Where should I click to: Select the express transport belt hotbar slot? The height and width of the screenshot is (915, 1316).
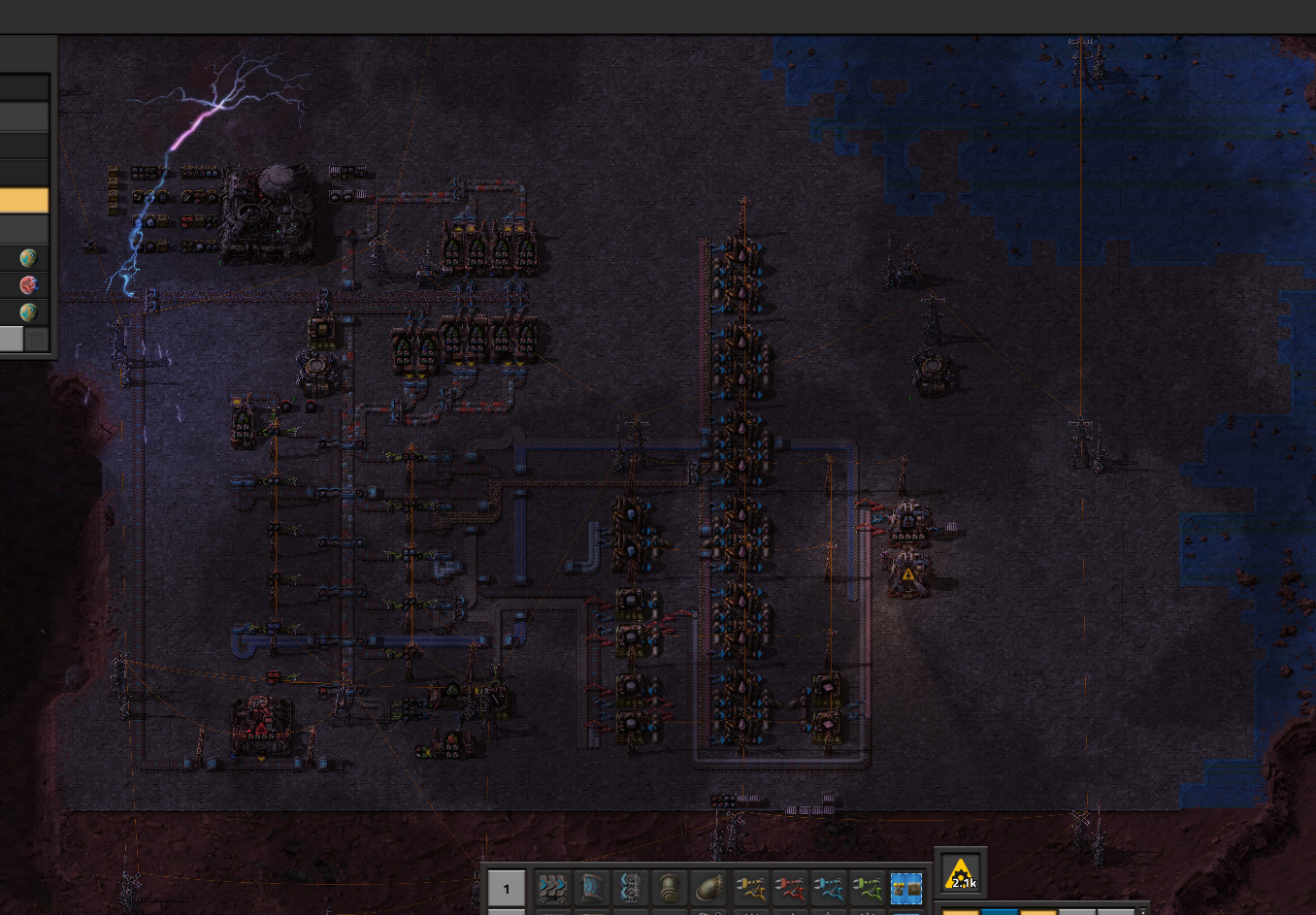(552, 887)
